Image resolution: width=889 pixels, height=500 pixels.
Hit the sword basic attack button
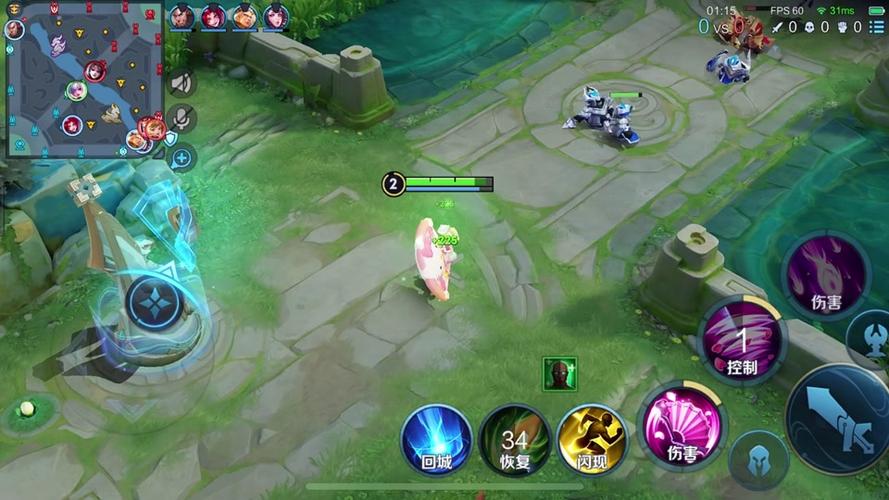(x=840, y=418)
